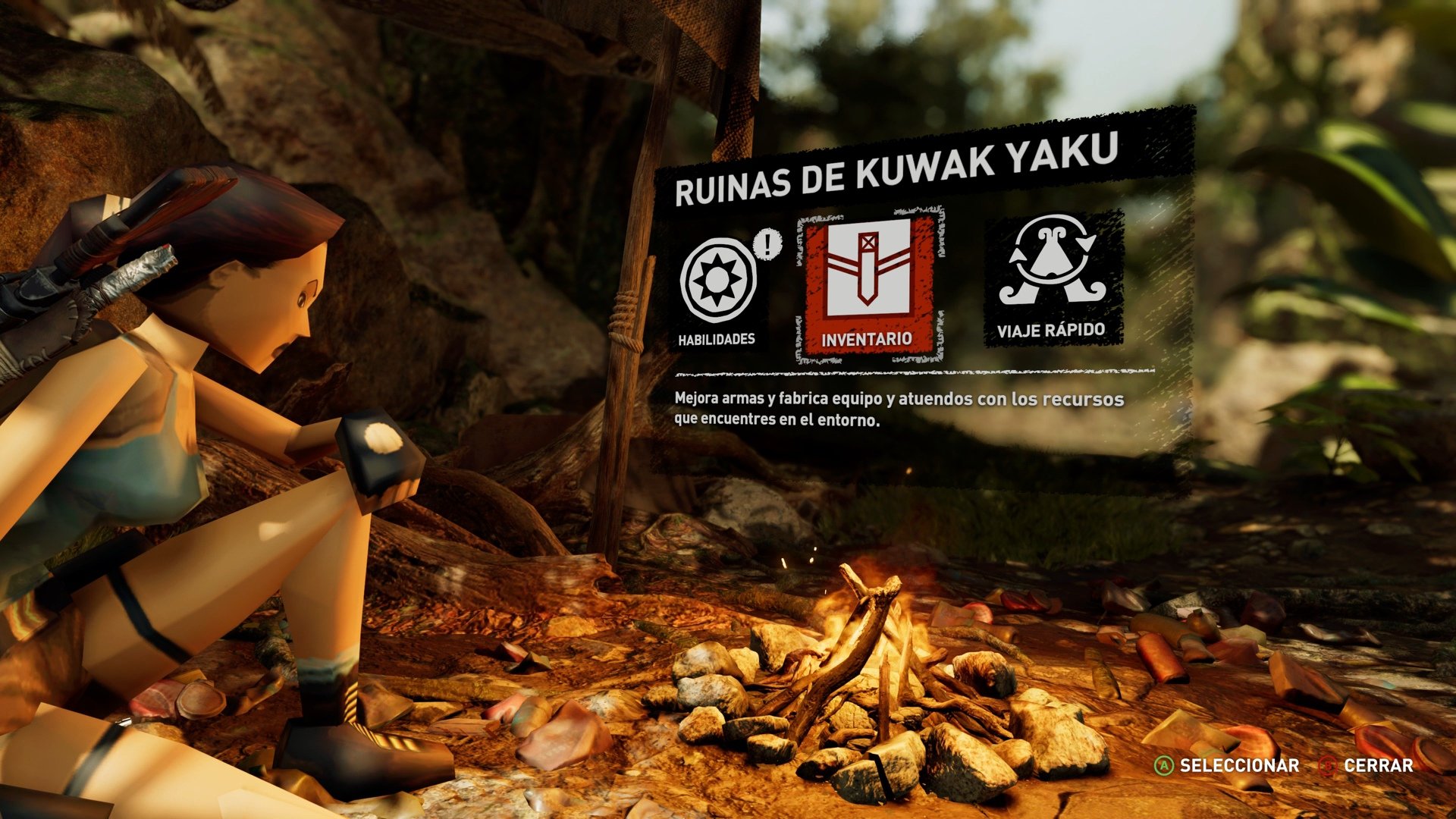This screenshot has width=1456, height=819.
Task: Click the exclamation notification badge on Habilidades
Action: coord(766,244)
